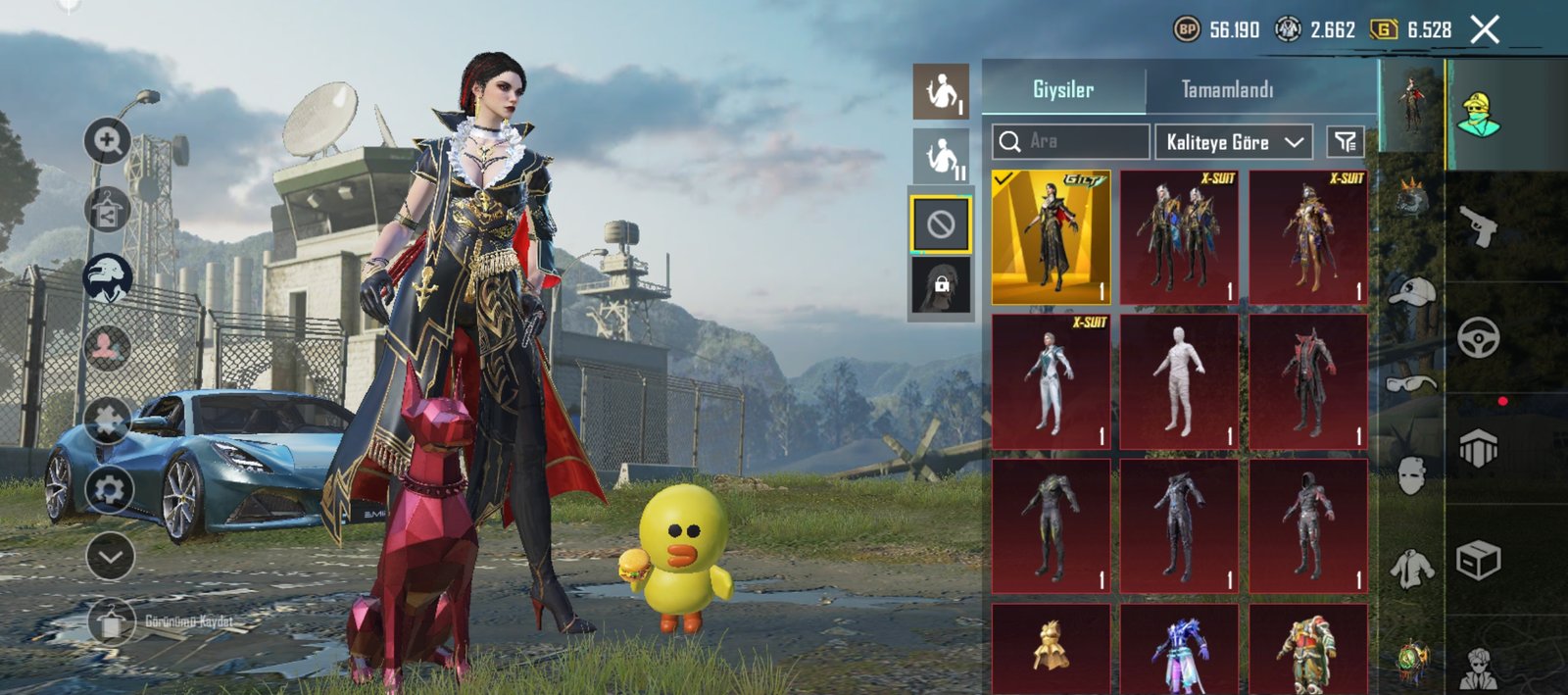Click the Ara search field
The height and width of the screenshot is (695, 1568).
click(x=1070, y=142)
